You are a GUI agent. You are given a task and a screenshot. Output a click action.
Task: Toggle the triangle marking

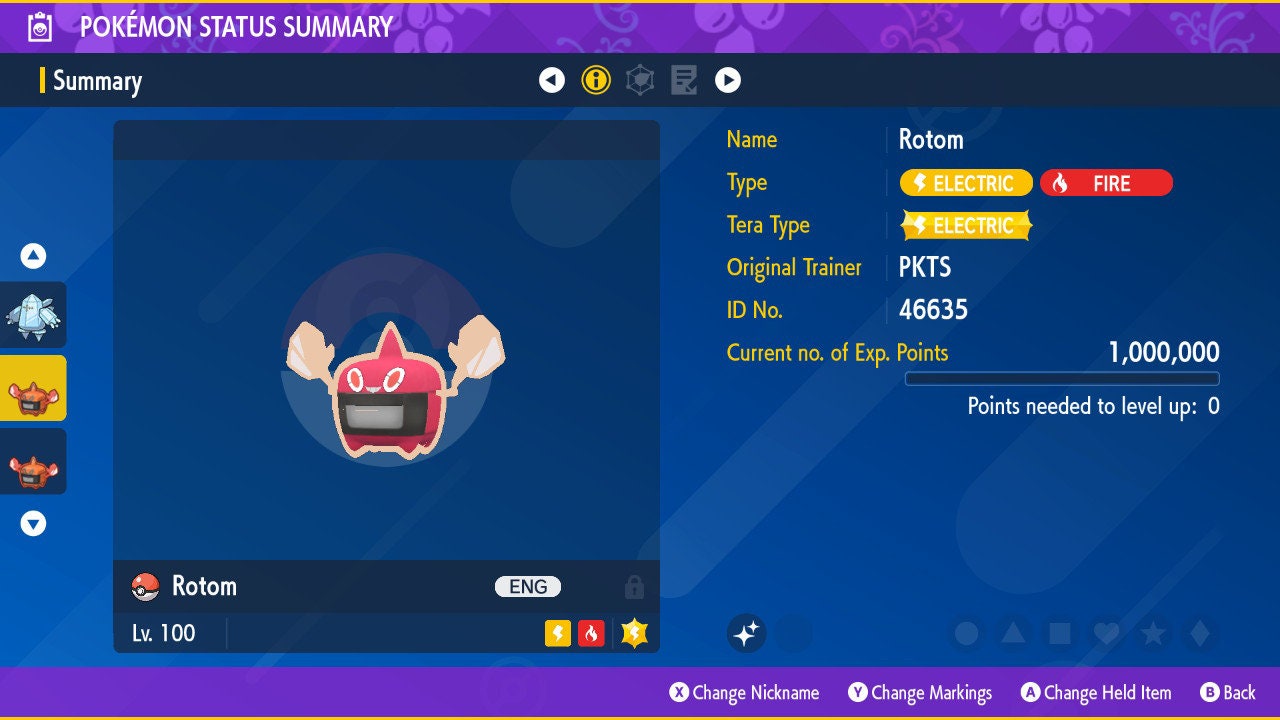pyautogui.click(x=1013, y=633)
